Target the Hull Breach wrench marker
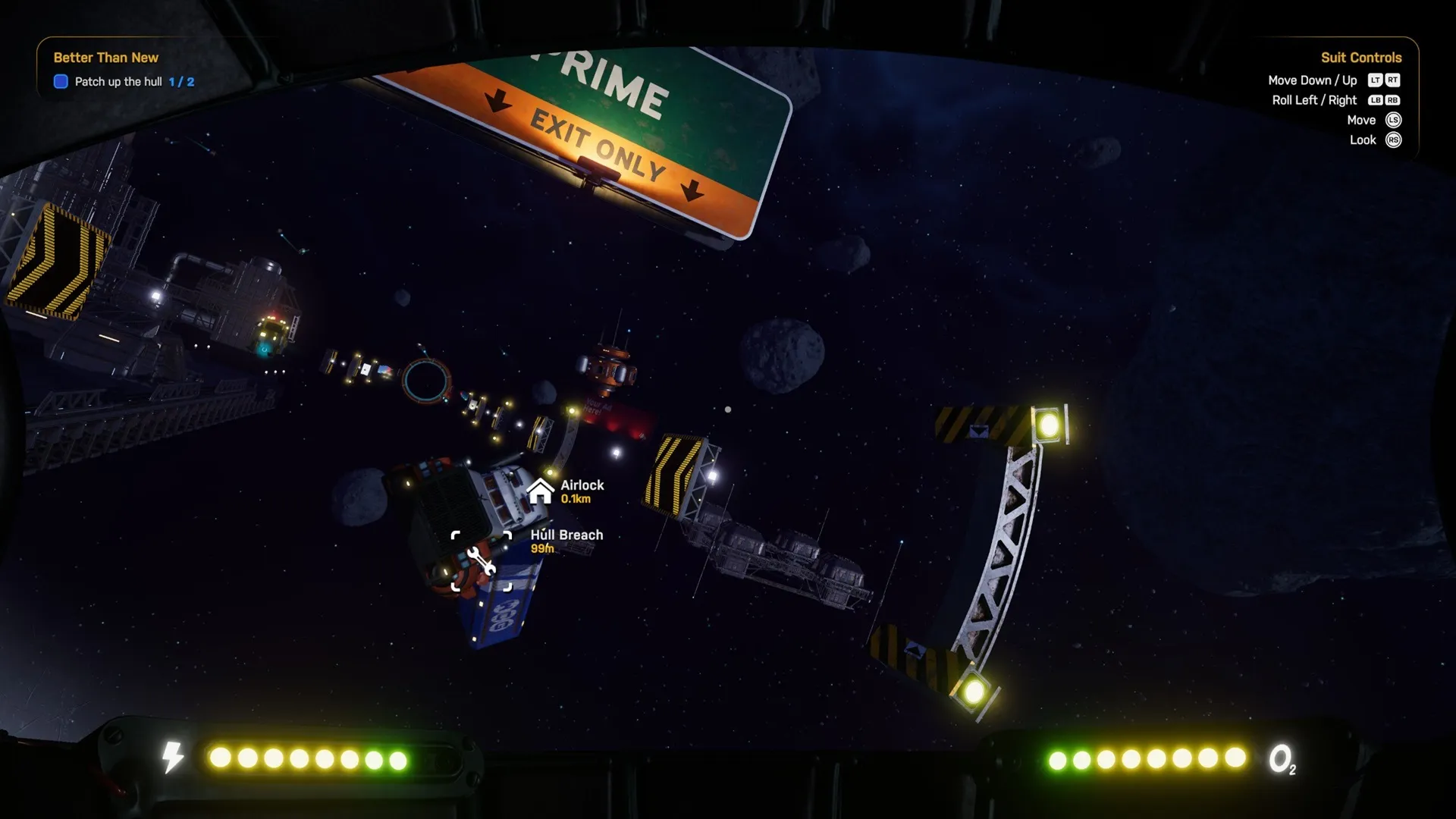The height and width of the screenshot is (819, 1456). pos(482,562)
